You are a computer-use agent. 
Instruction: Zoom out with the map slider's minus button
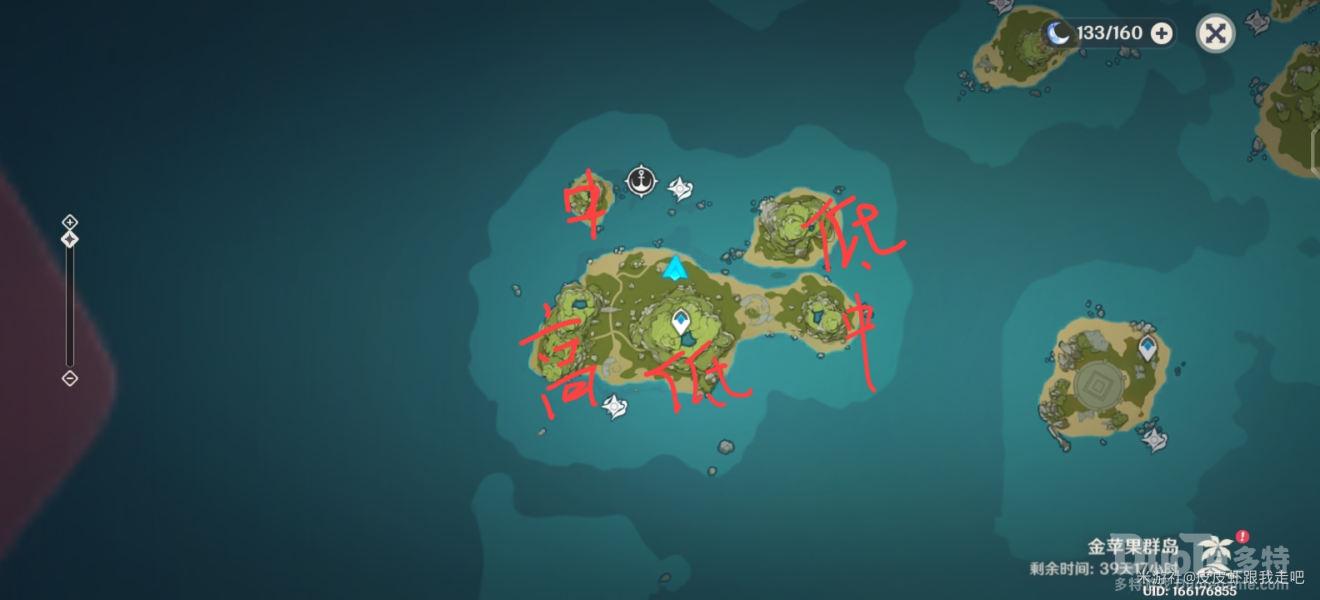point(69,378)
